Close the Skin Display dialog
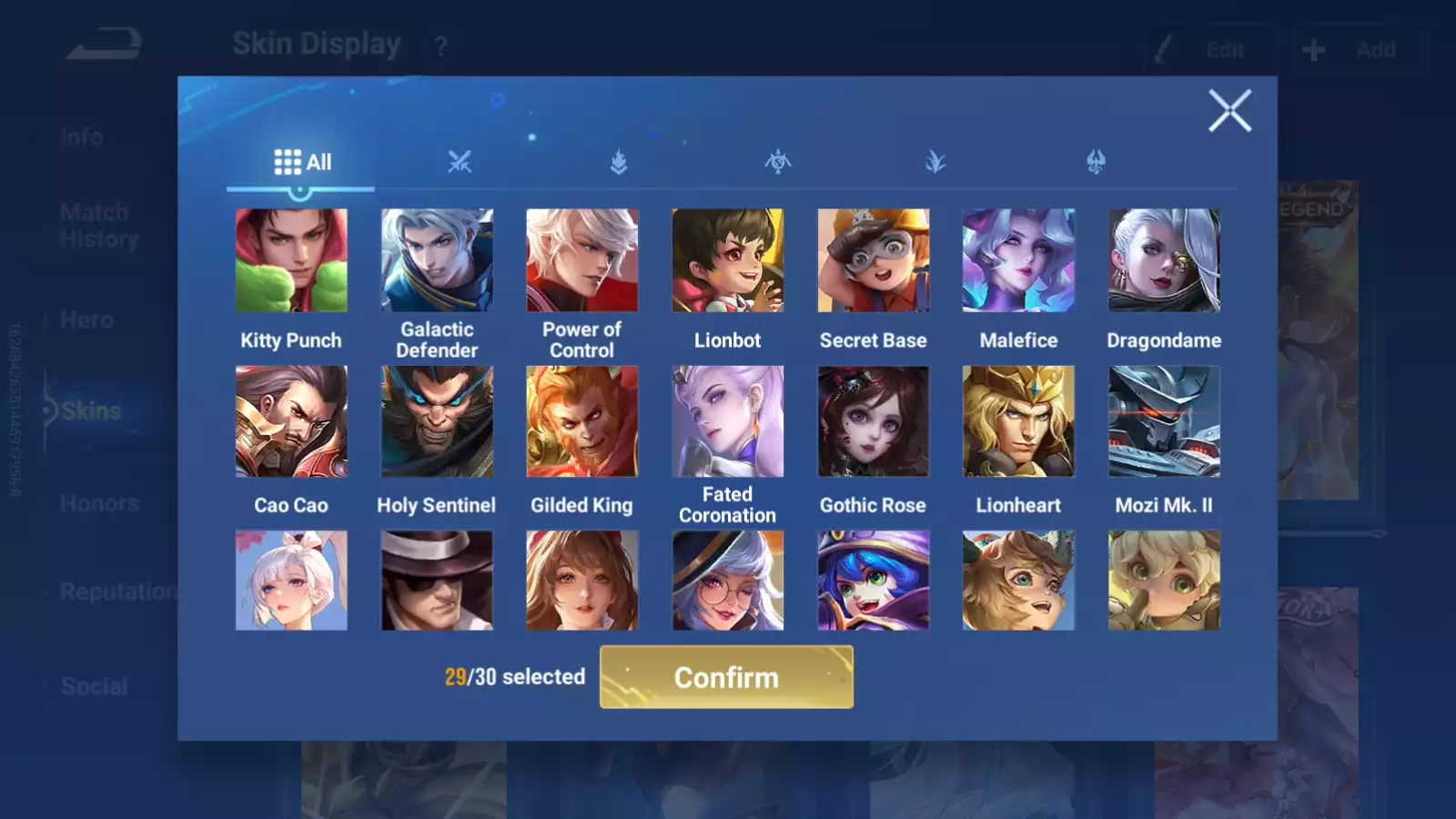 (1230, 112)
